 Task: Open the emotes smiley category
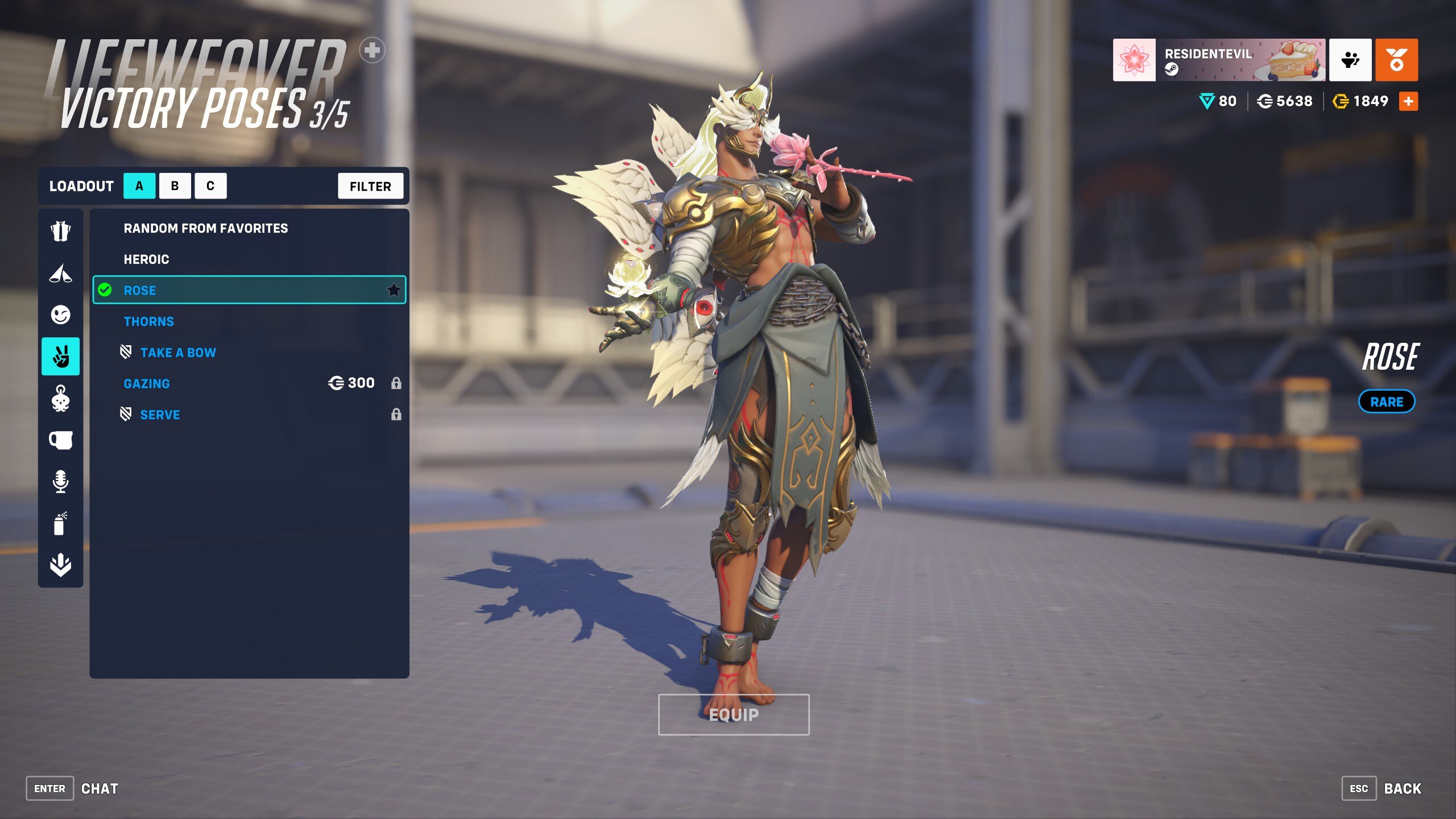[60, 315]
